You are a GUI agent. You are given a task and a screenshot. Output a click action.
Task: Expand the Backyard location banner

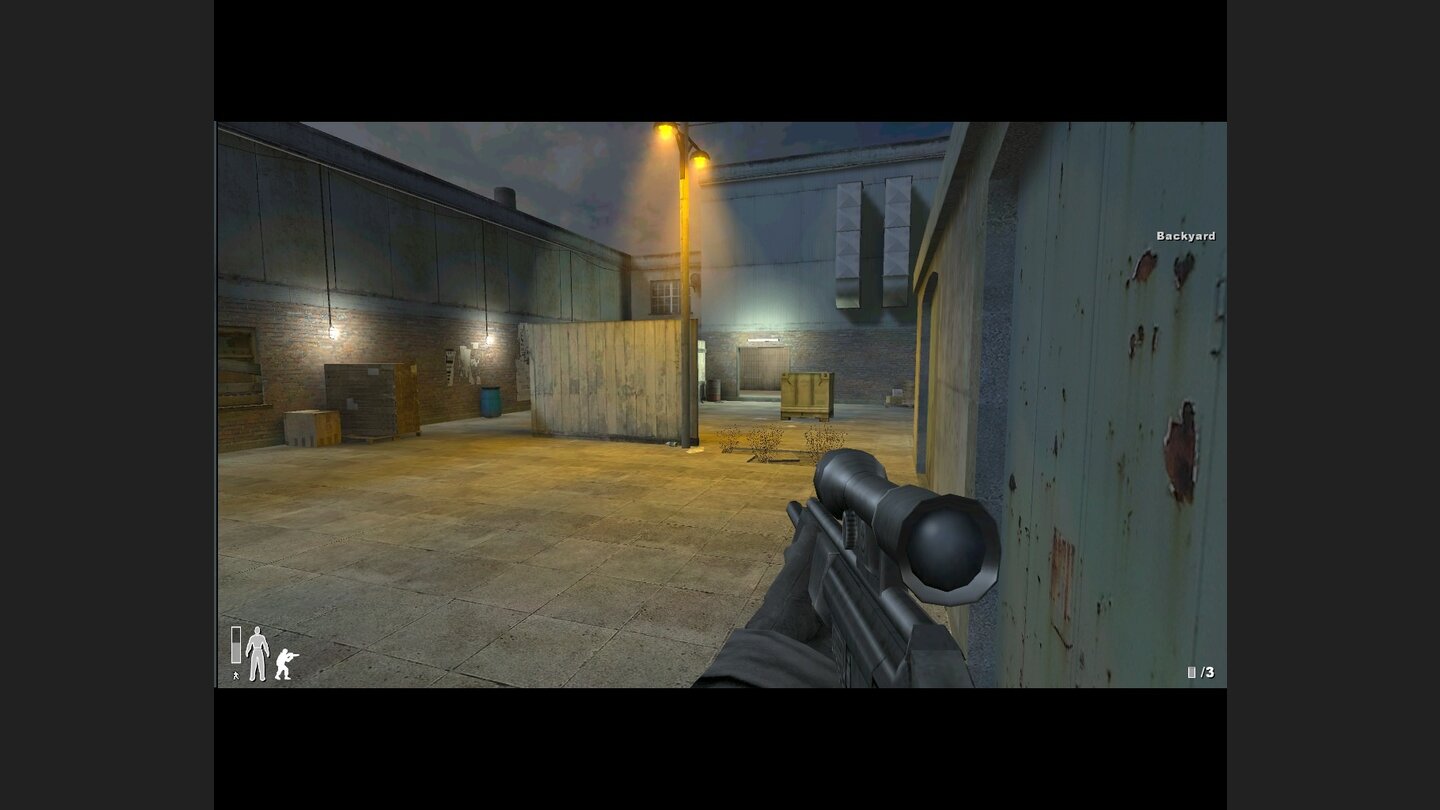tap(1185, 237)
